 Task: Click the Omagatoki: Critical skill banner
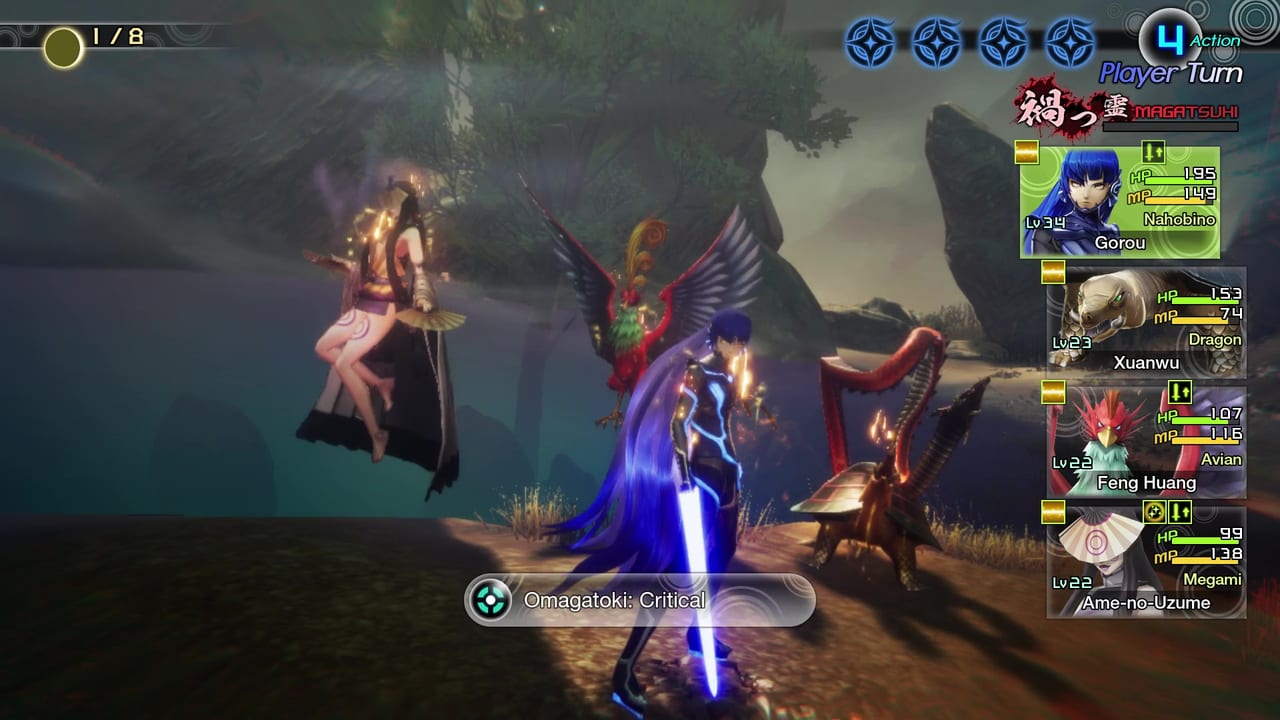[x=639, y=600]
